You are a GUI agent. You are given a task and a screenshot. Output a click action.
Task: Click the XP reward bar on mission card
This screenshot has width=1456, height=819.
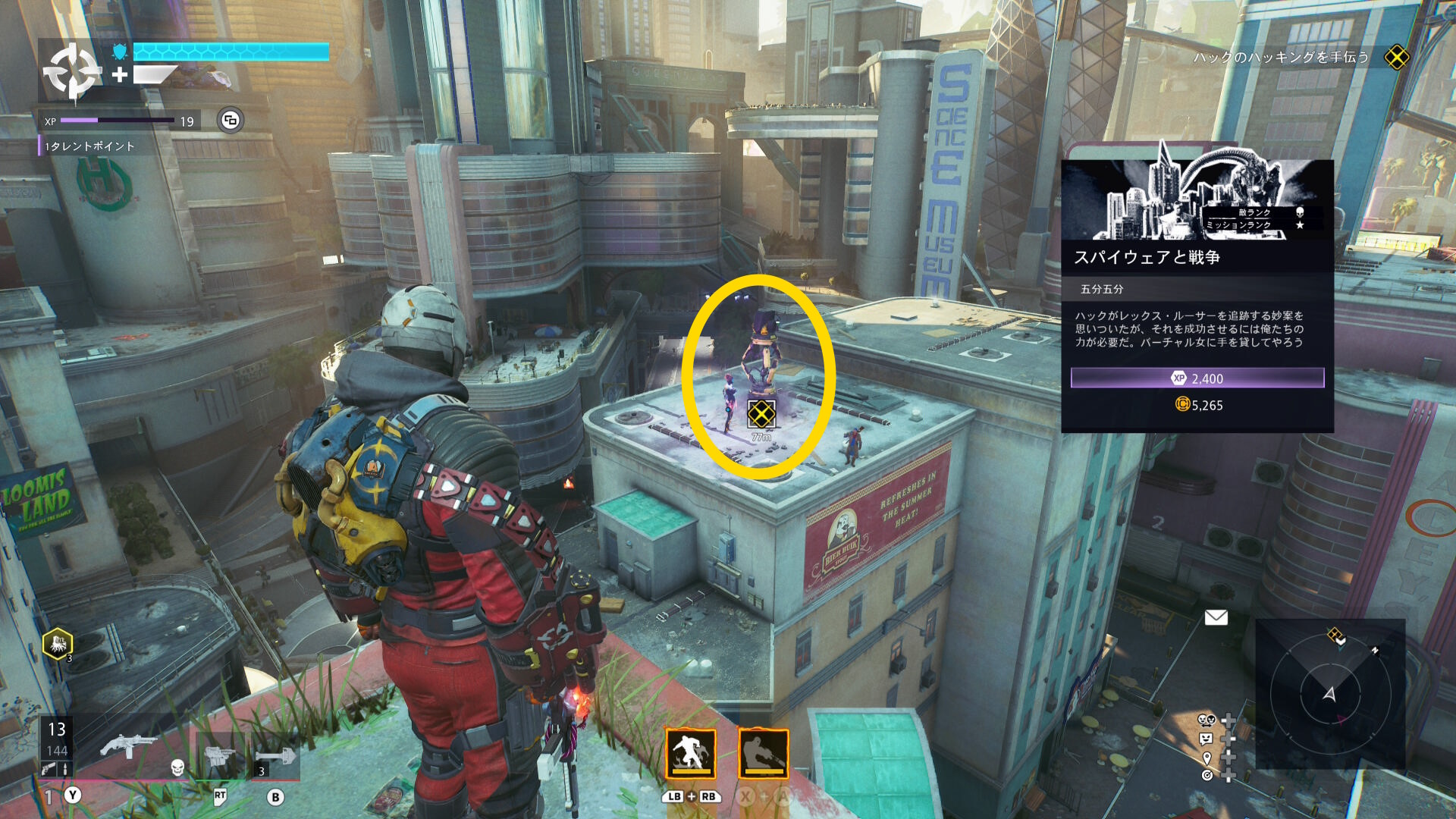click(1197, 378)
